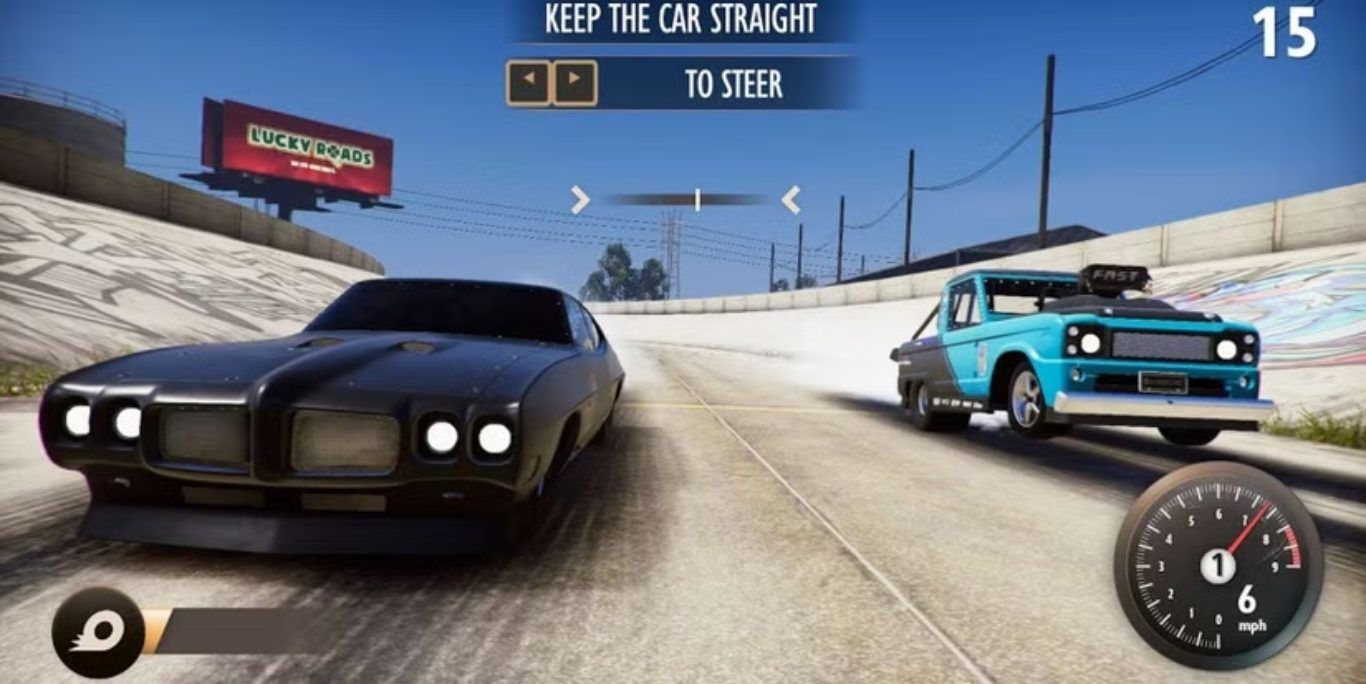
Task: Activate the nitro boost icon
Action: pos(98,632)
